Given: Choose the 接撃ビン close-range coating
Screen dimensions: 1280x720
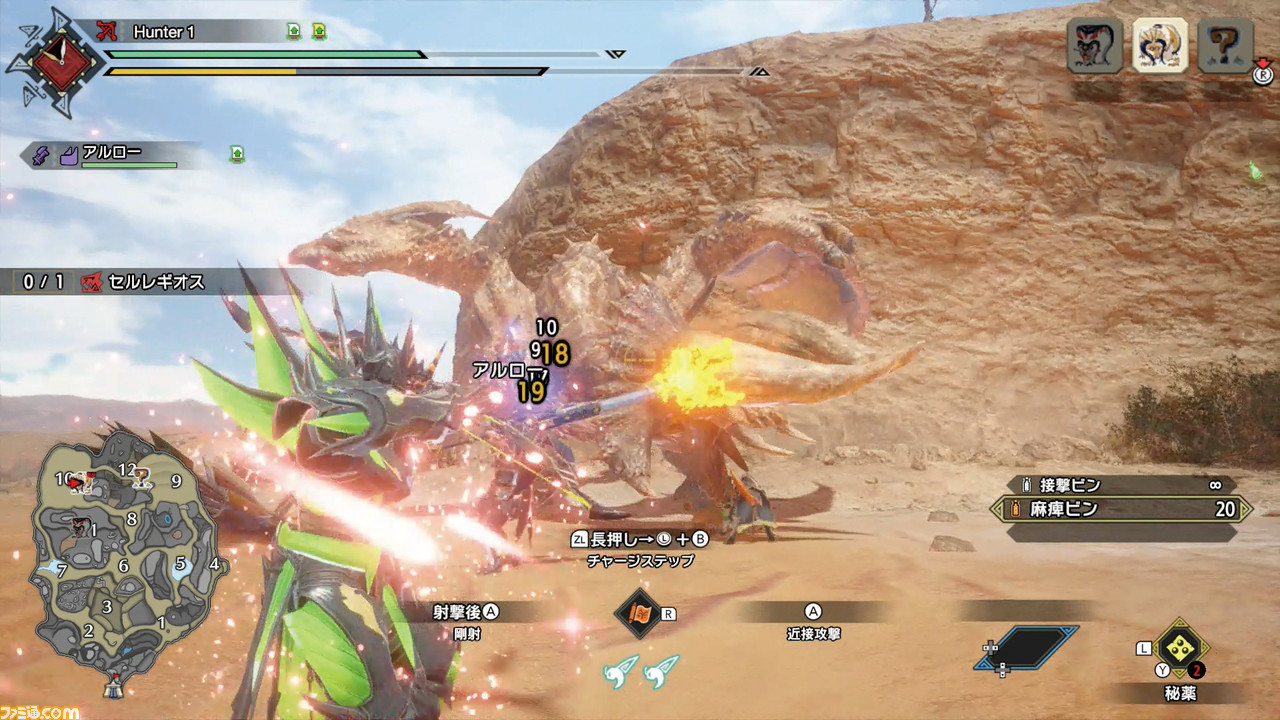Looking at the screenshot, I should click(1120, 485).
